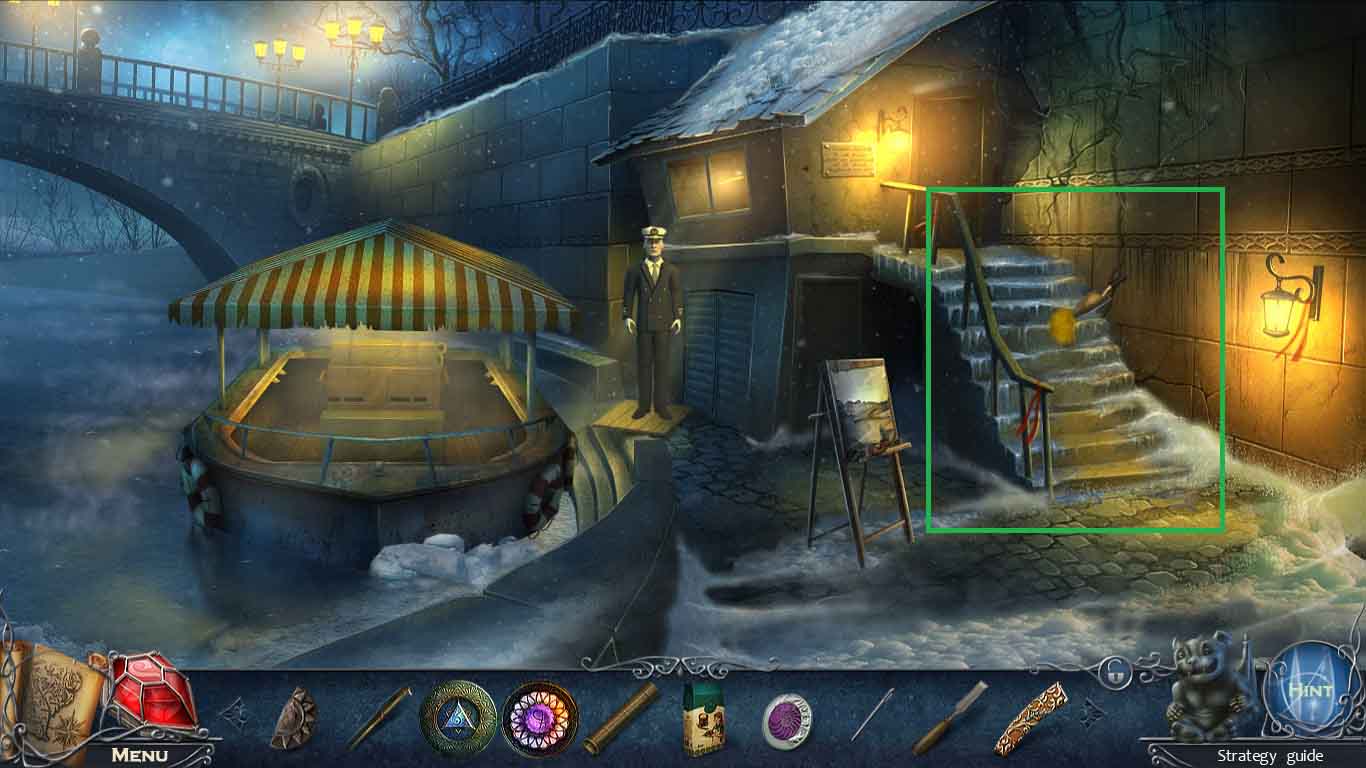Select the ornate orange decorated handle

(x=1030, y=719)
